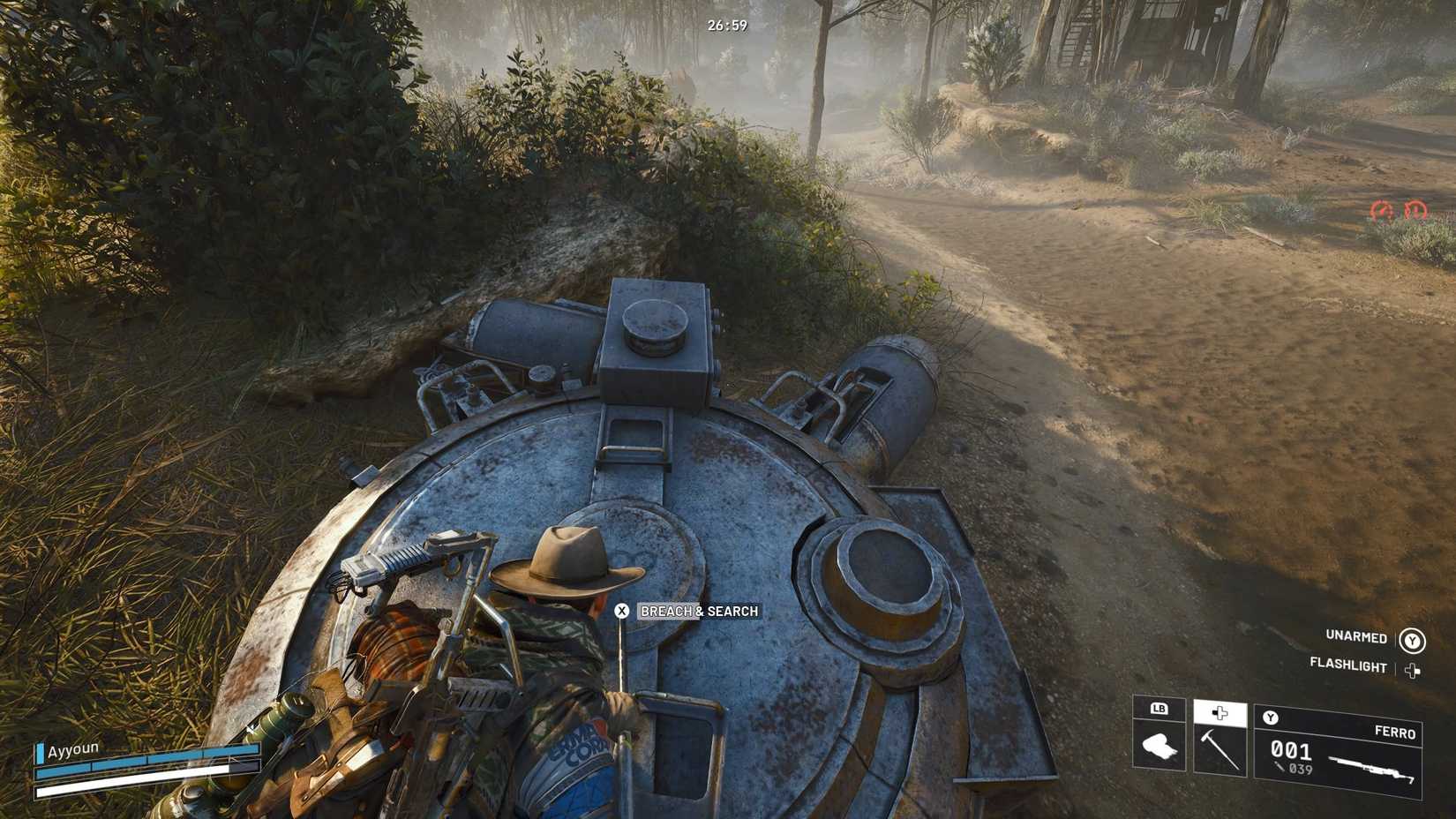Click the right red enemy threat indicator

point(1415,210)
